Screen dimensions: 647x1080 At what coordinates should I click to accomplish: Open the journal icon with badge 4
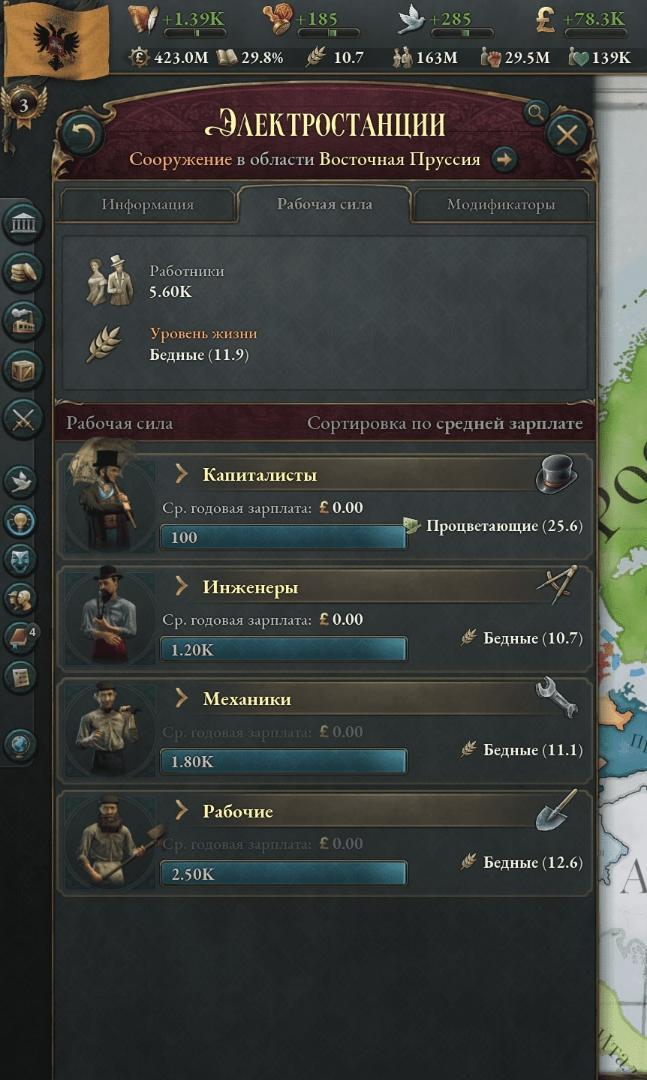[x=21, y=637]
